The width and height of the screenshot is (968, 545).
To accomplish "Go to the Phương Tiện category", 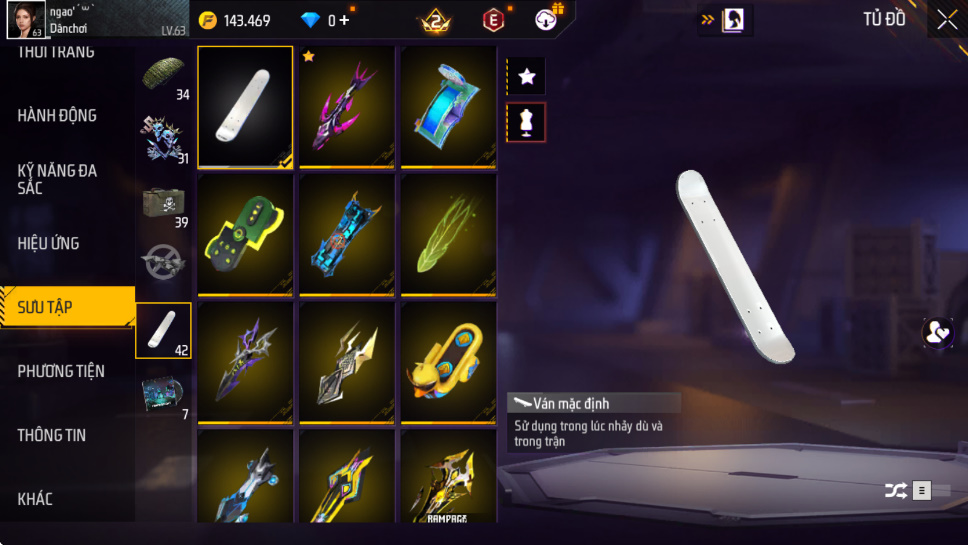I will 61,371.
